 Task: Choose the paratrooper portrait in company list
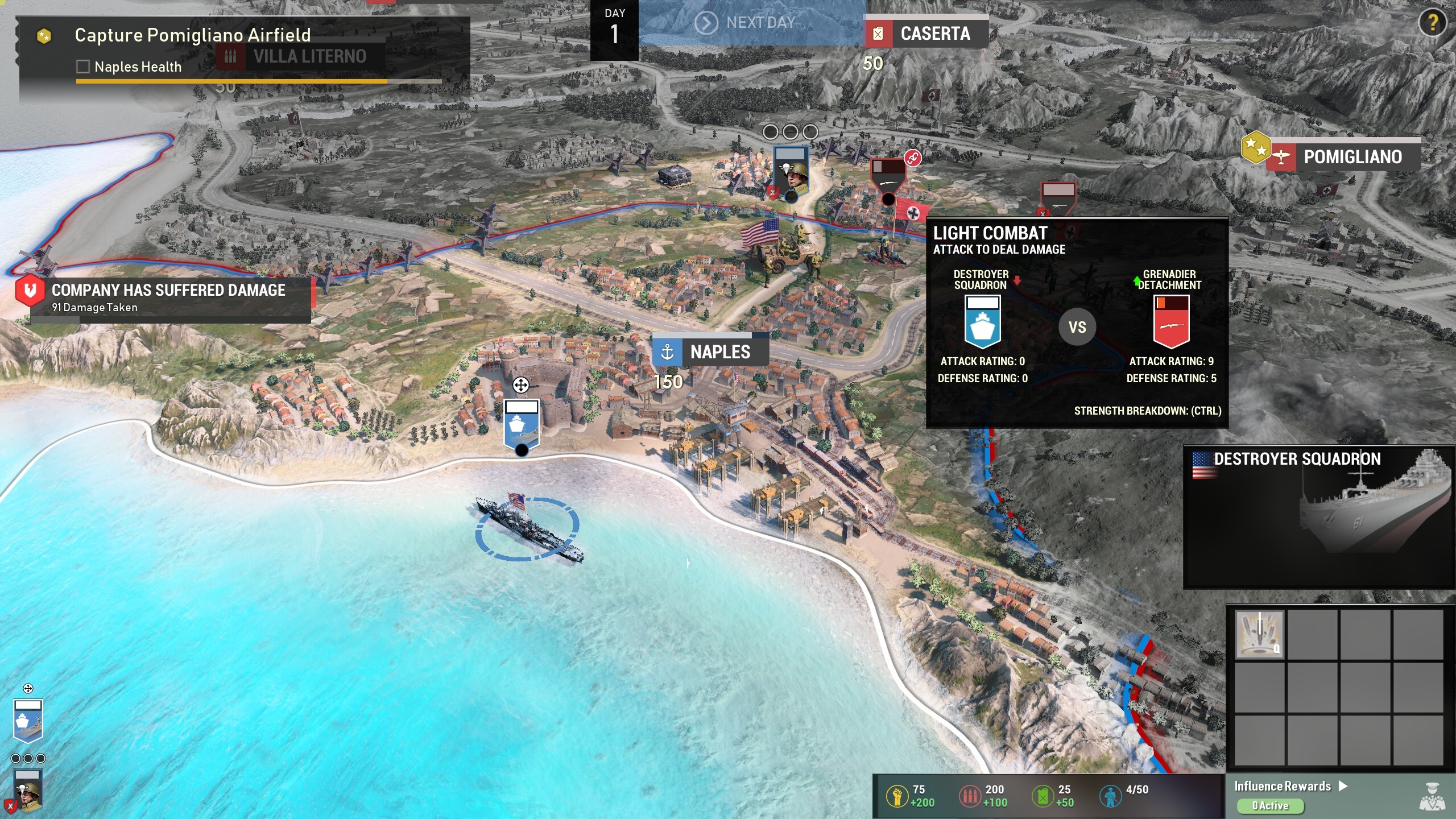(x=28, y=791)
